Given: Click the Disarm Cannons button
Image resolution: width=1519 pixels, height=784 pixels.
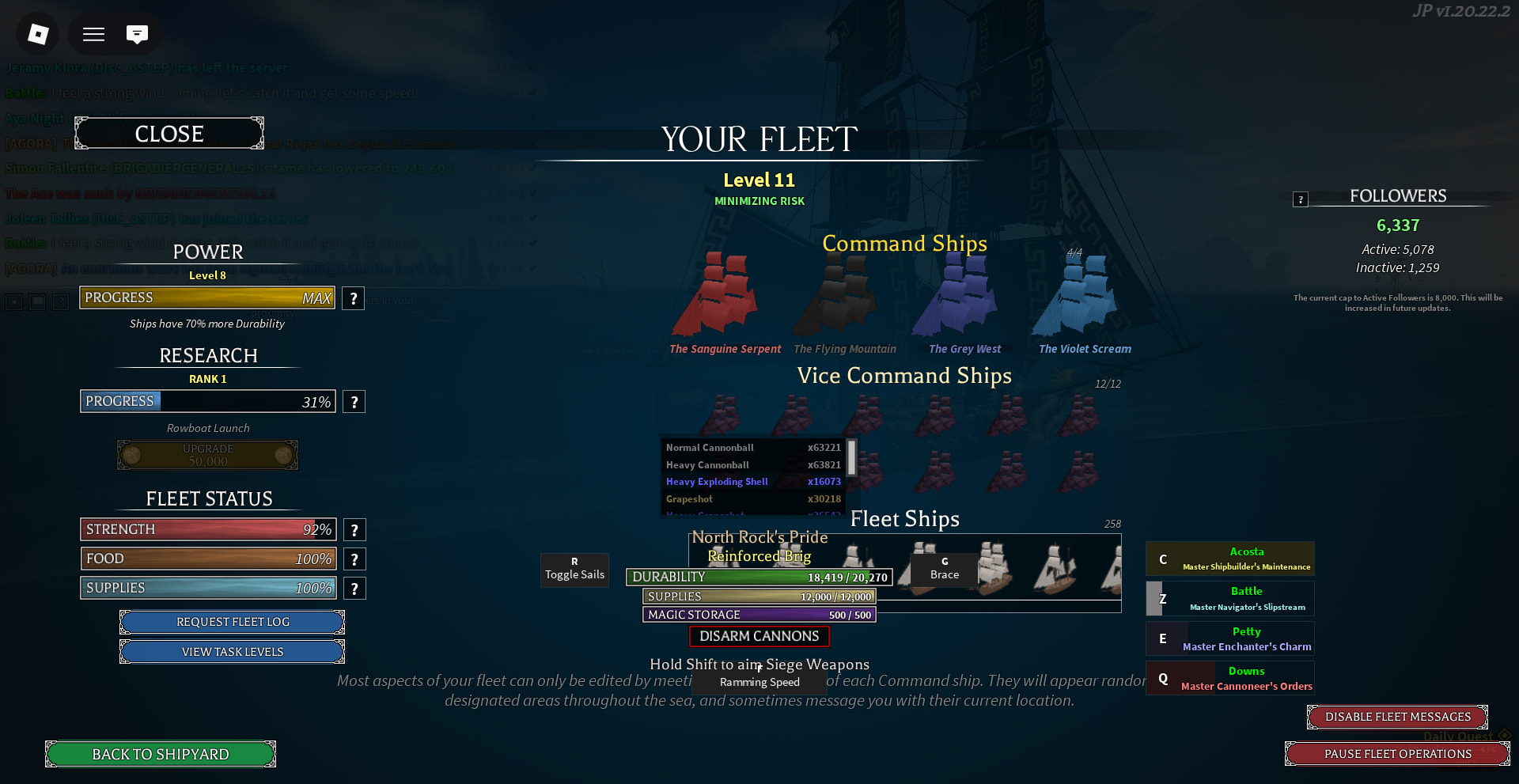Looking at the screenshot, I should click(x=759, y=636).
